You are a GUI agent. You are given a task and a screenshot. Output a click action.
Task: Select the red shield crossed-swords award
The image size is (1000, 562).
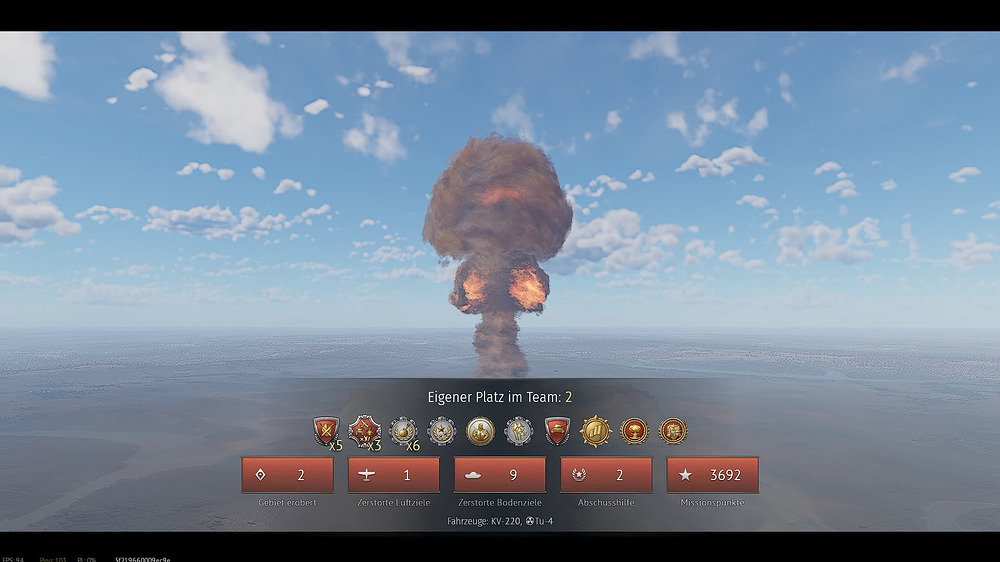326,431
